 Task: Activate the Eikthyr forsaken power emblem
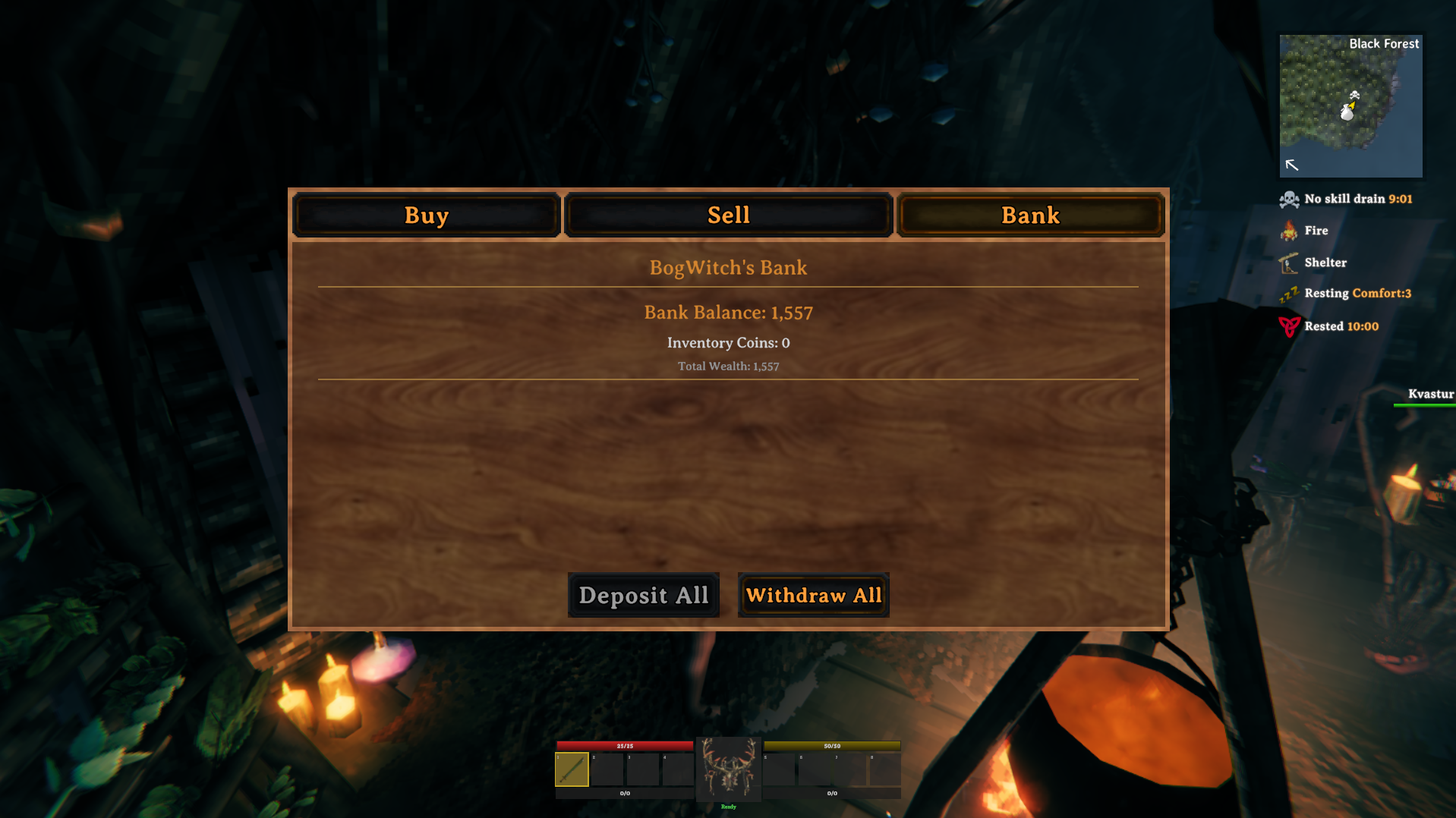point(728,769)
